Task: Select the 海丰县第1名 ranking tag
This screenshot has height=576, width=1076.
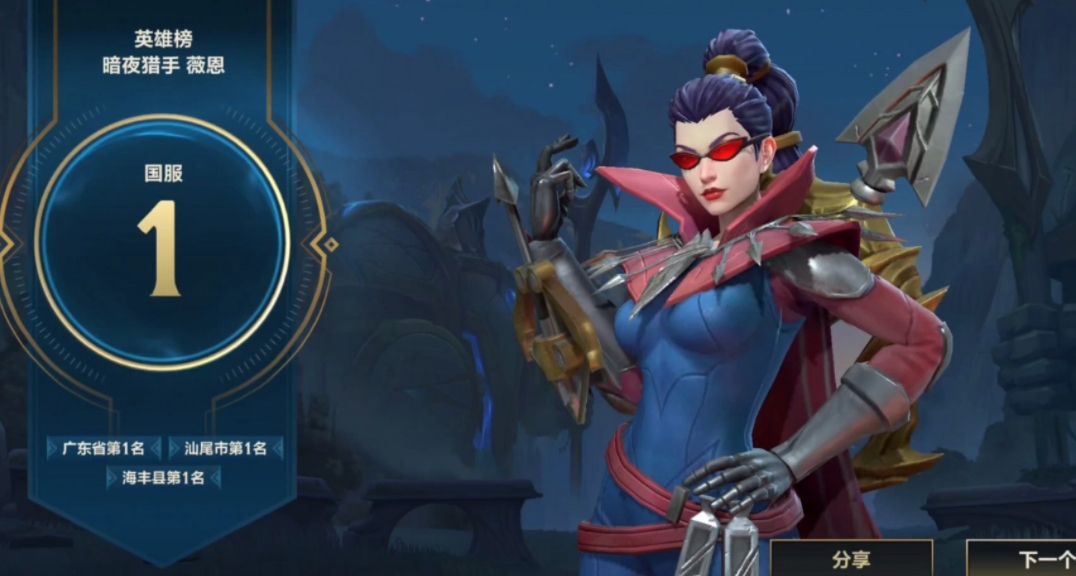Action: 163,478
